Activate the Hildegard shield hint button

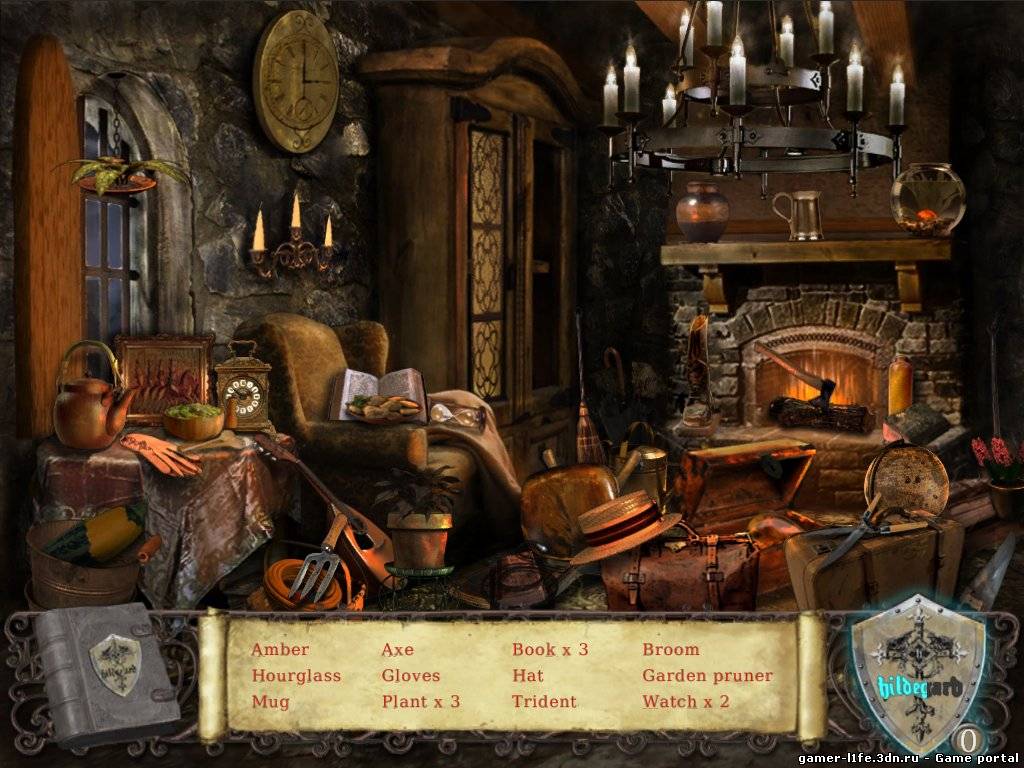click(915, 670)
